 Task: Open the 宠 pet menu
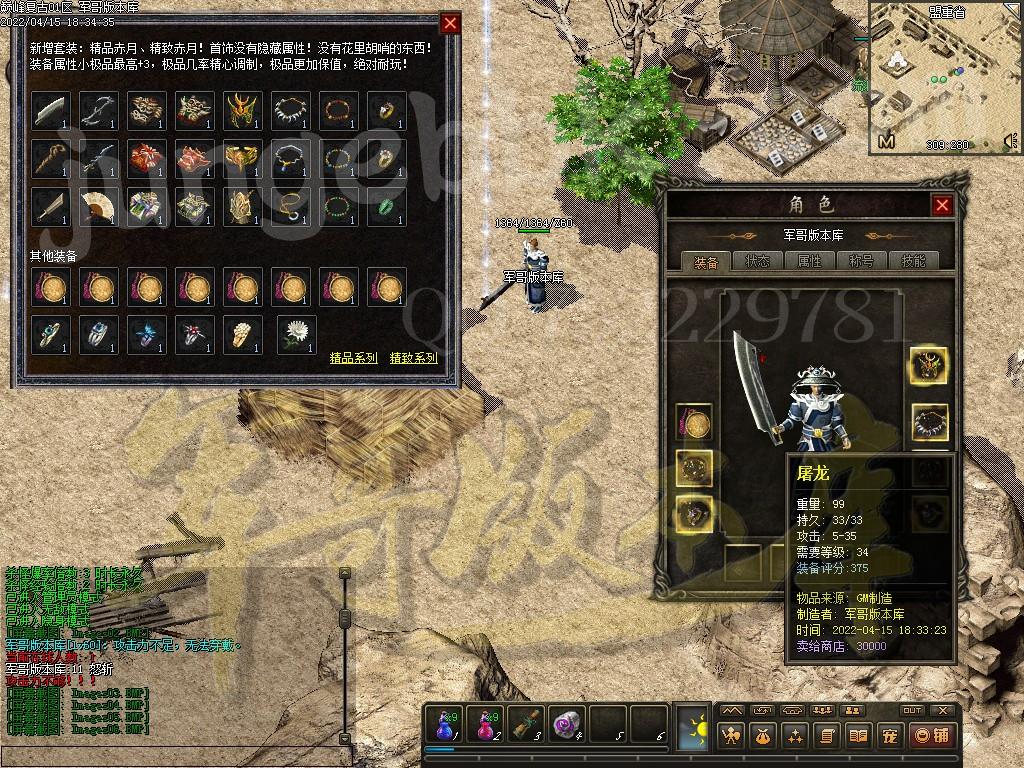(889, 737)
